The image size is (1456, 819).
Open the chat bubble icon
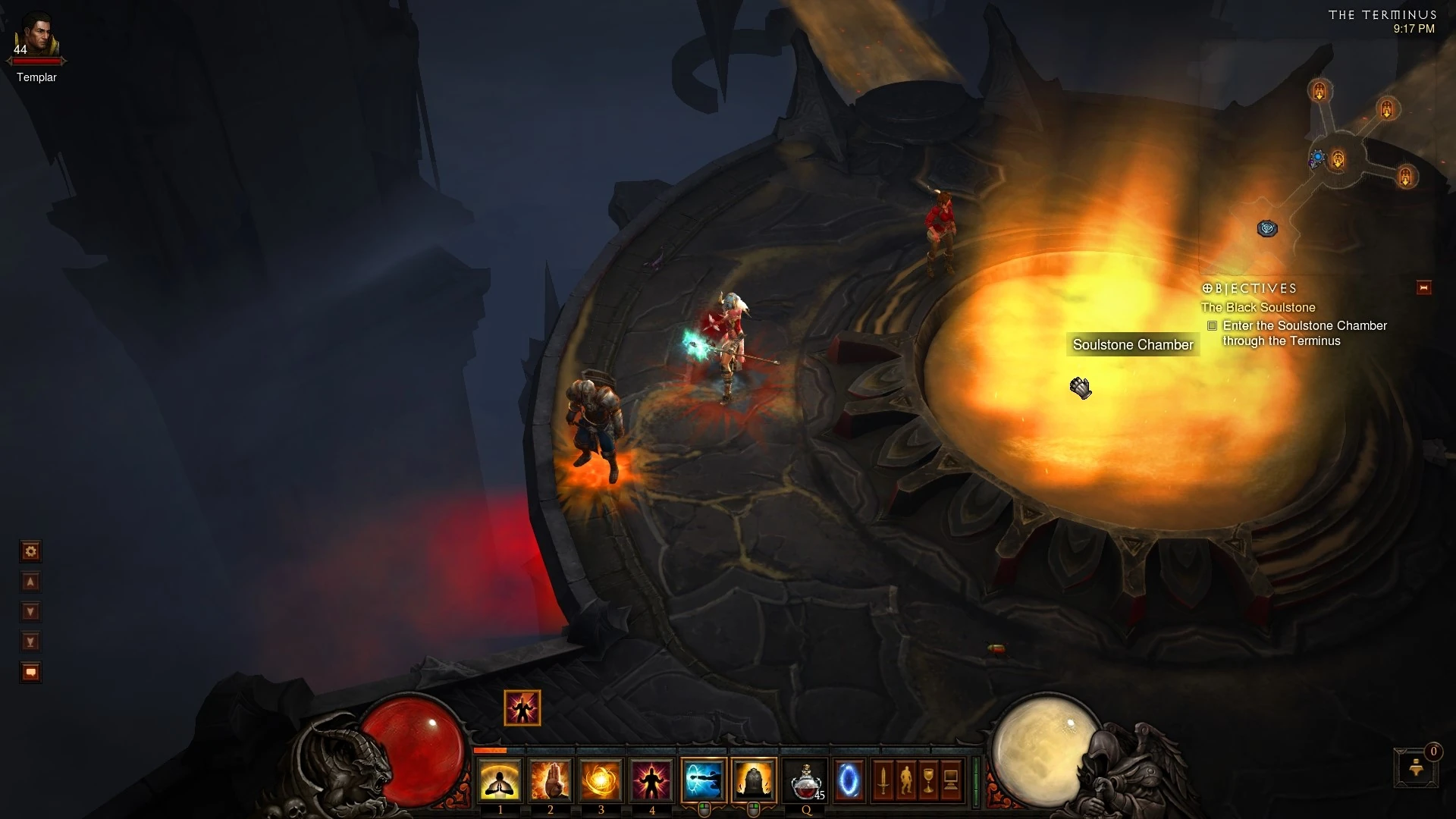[30, 673]
